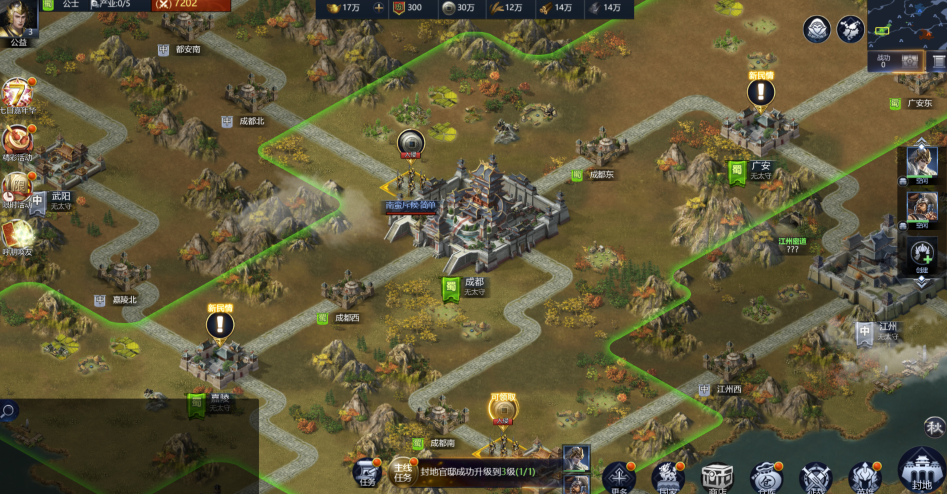Select the second idle general portrait

tap(921, 208)
